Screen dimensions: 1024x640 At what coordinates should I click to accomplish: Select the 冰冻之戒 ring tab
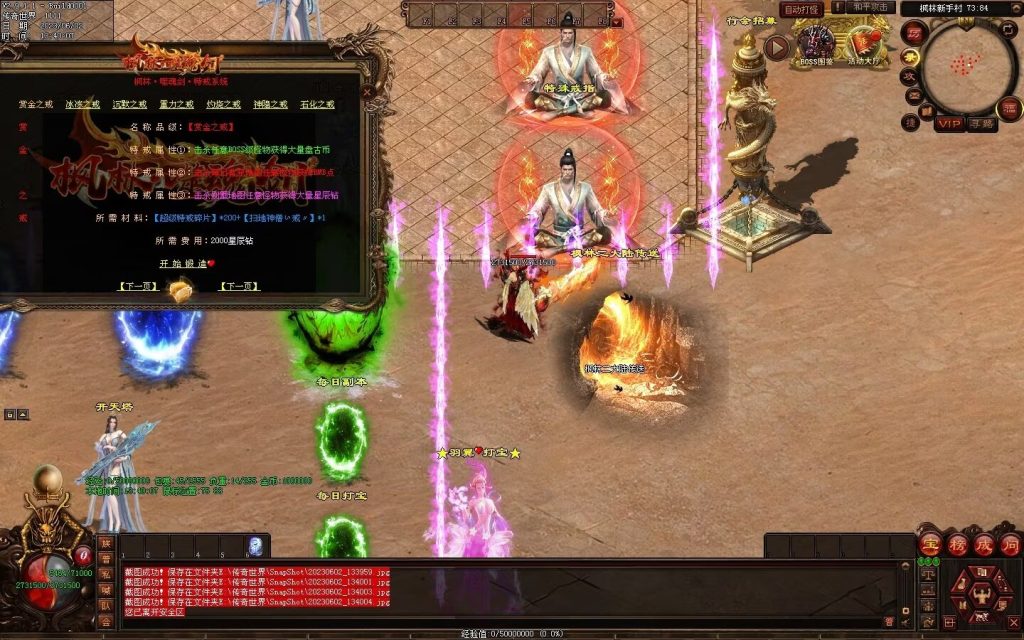pos(83,104)
